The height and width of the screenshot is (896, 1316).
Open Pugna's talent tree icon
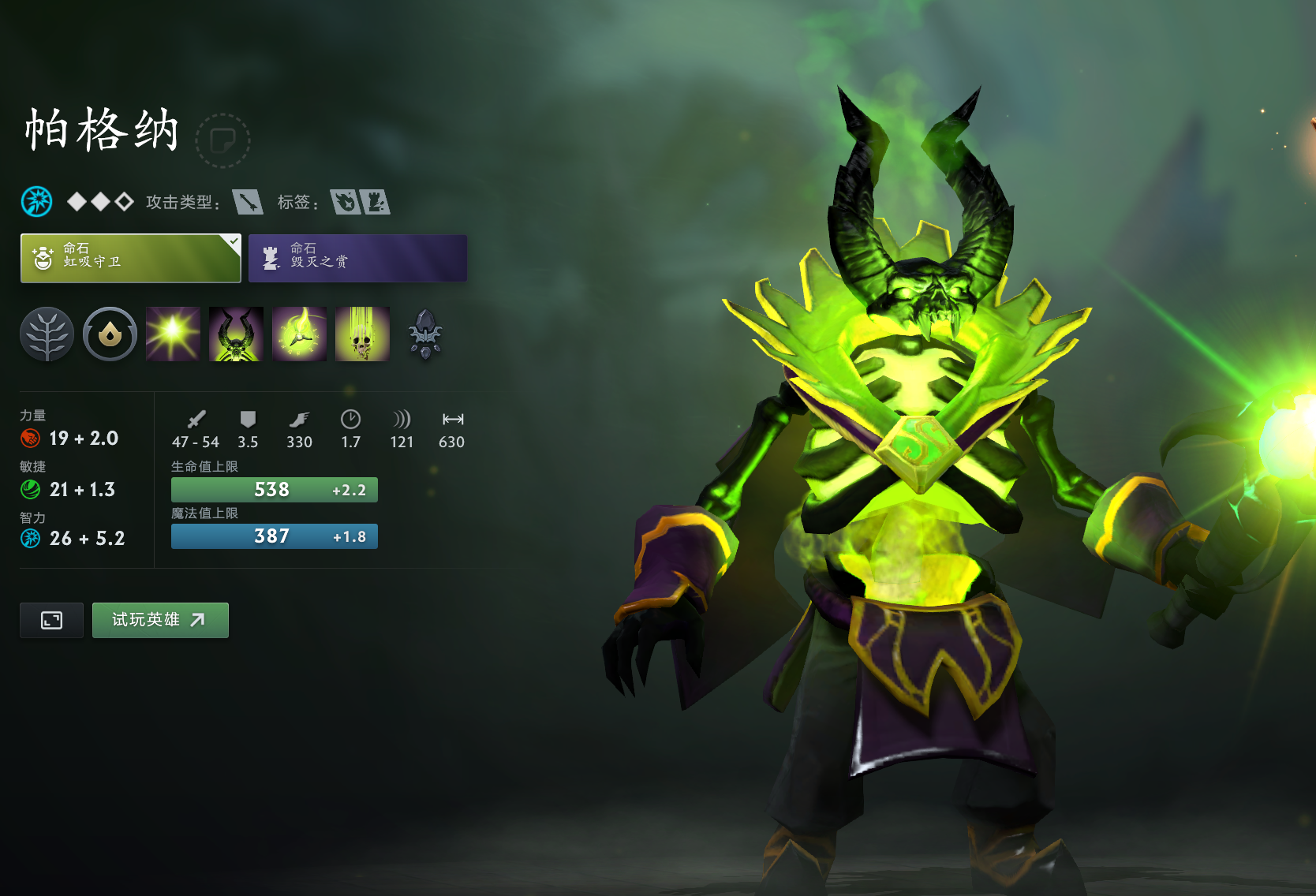click(46, 334)
